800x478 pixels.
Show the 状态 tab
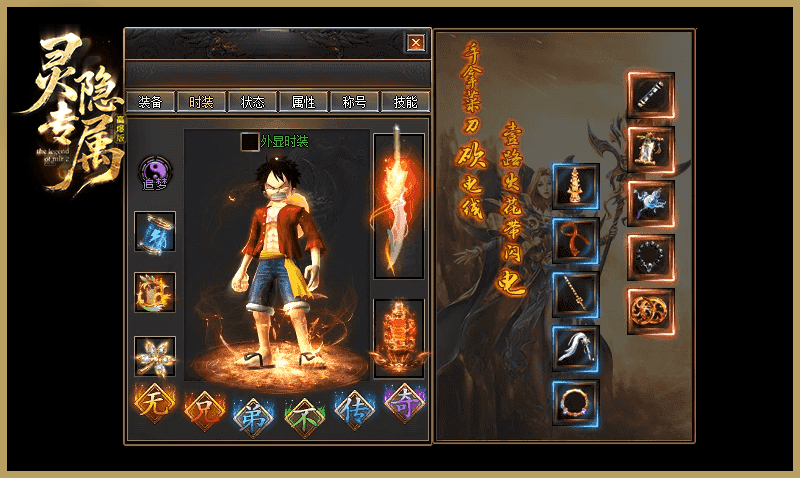[x=253, y=101]
